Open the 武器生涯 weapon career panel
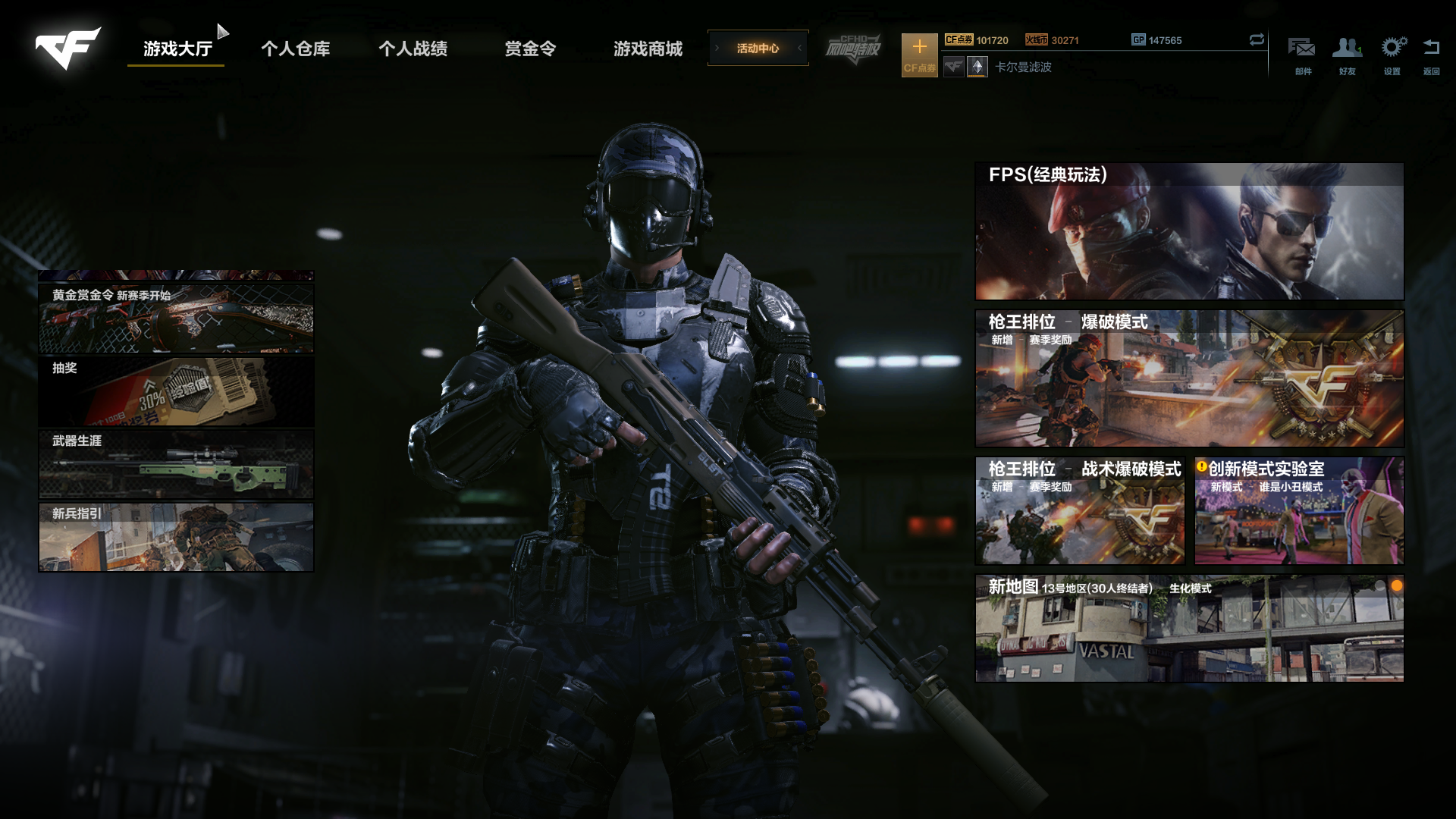Image resolution: width=1456 pixels, height=819 pixels. pos(176,464)
